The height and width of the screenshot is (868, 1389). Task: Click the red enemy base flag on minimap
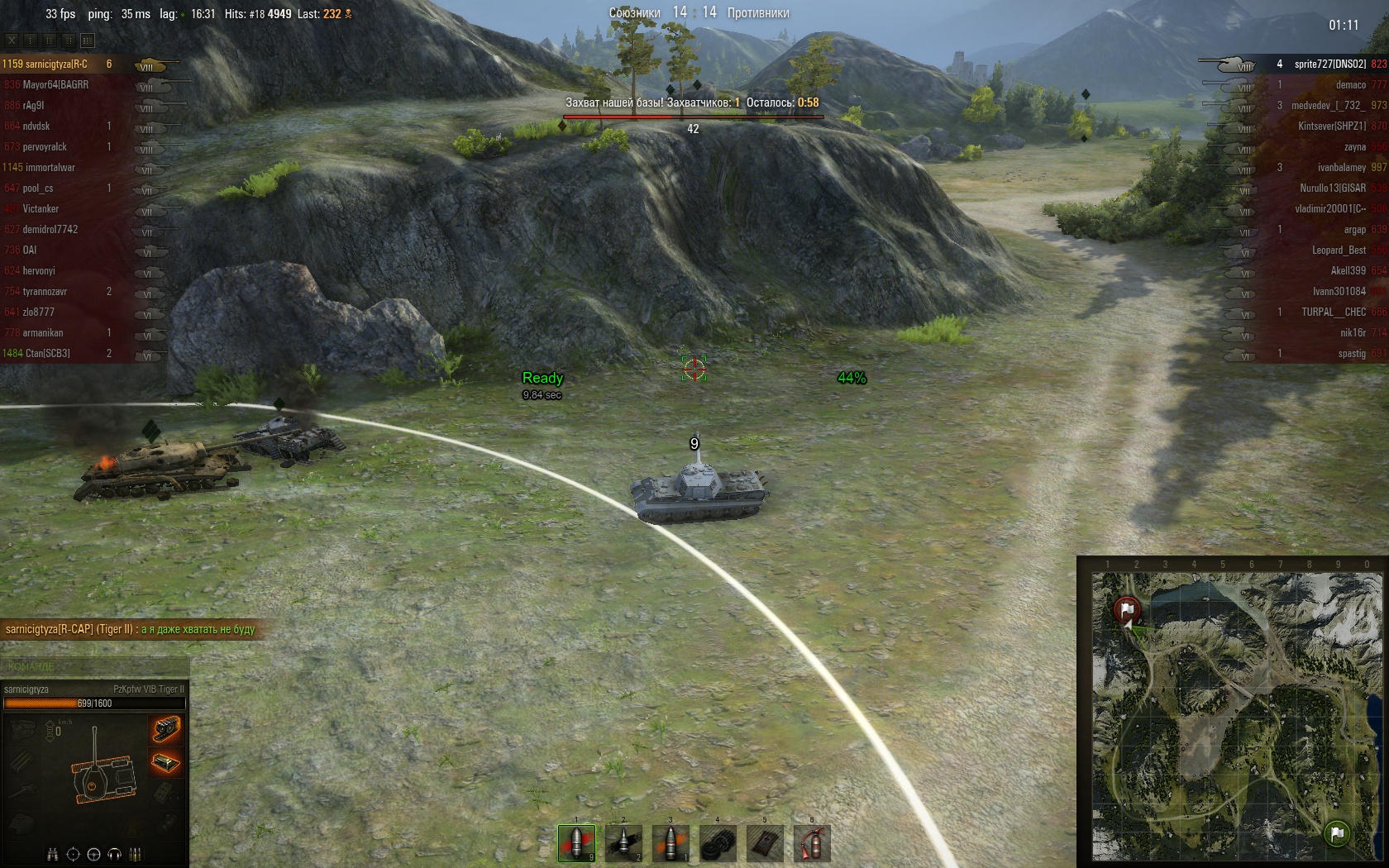pos(1126,610)
